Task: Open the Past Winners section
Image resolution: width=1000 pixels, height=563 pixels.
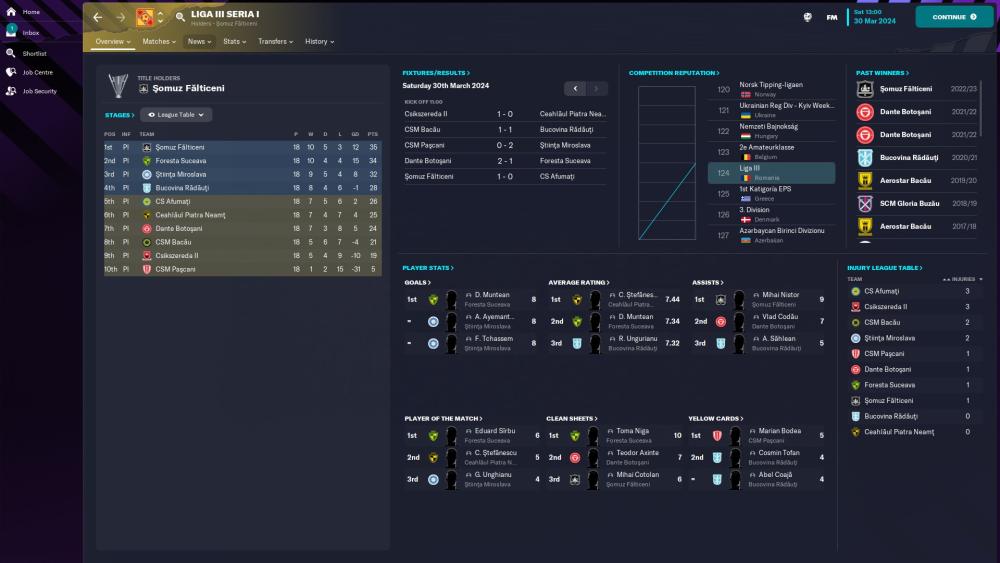Action: click(882, 73)
